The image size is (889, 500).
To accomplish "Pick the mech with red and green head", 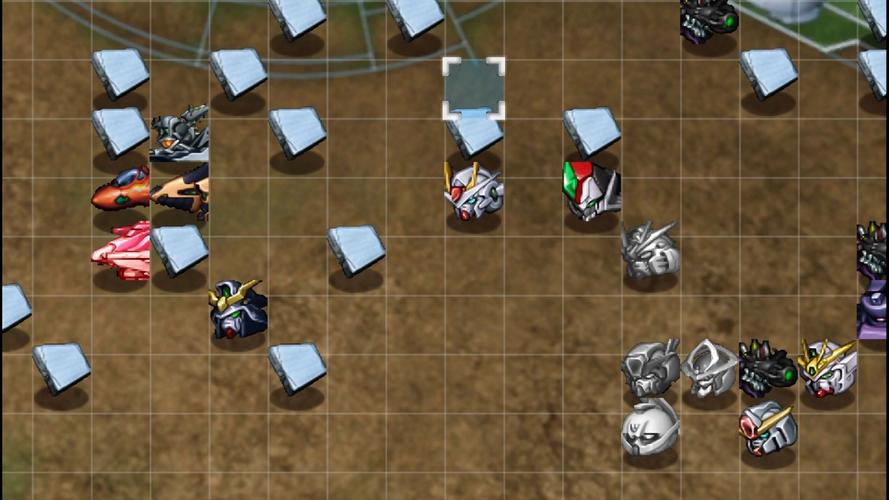I will tap(591, 190).
